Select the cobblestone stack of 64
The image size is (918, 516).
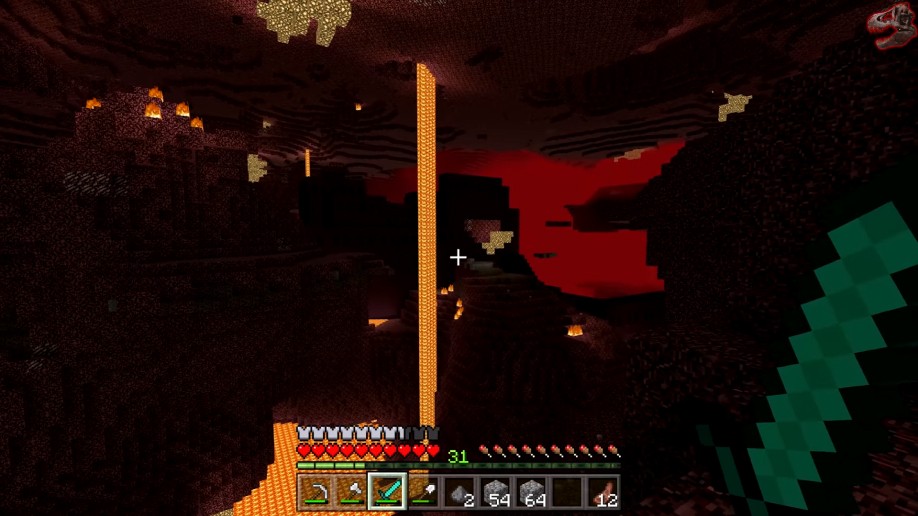point(531,492)
